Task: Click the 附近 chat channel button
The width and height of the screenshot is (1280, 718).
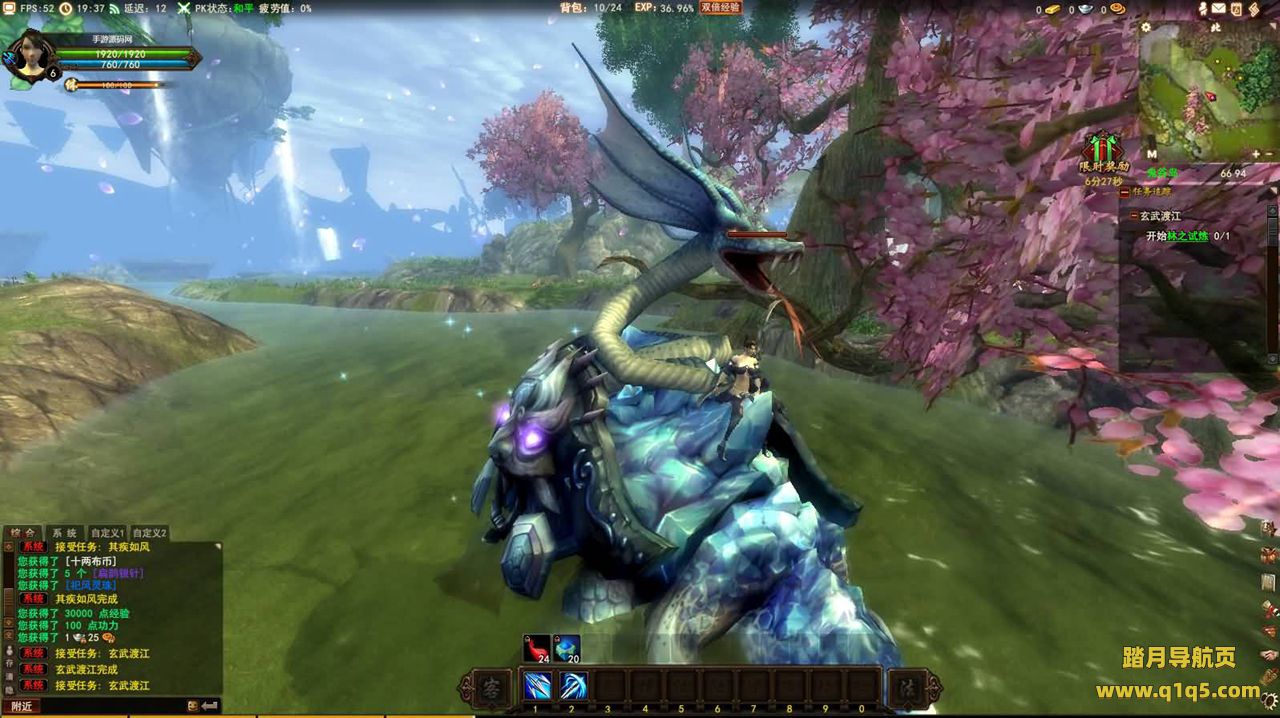Action: 22,706
